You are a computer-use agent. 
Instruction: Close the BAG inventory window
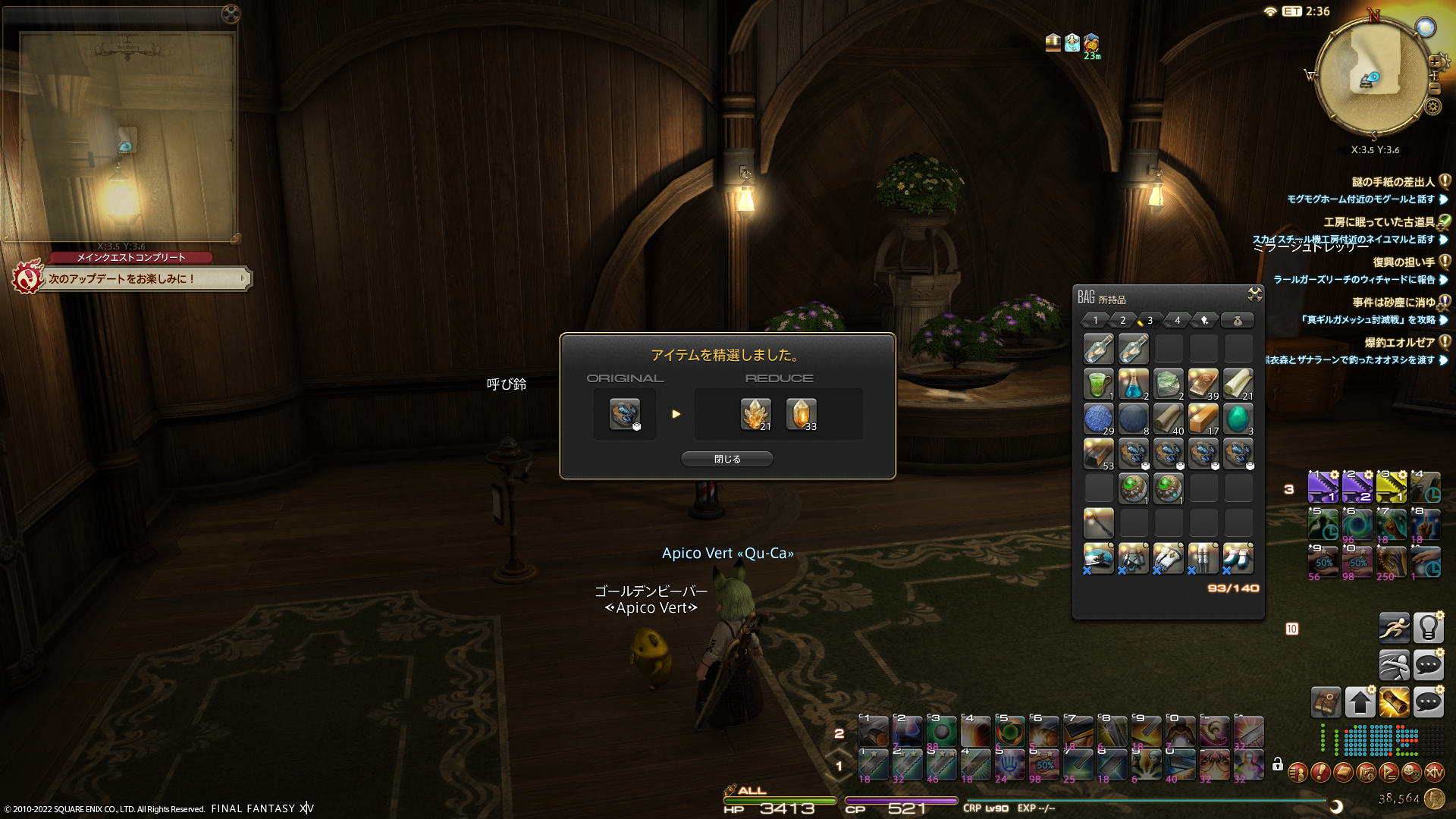[1254, 294]
